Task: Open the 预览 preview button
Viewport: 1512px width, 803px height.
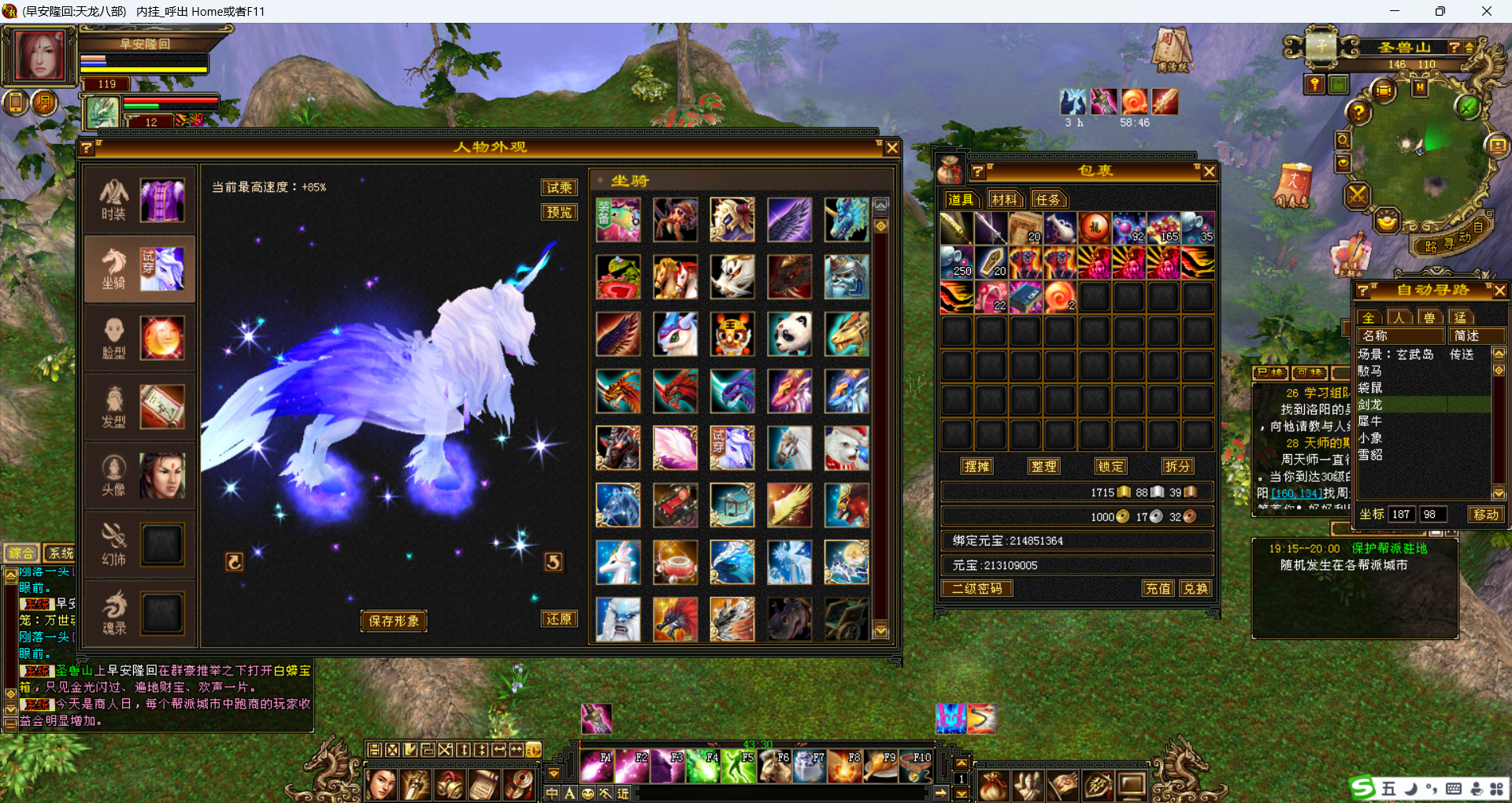Action: pos(559,212)
